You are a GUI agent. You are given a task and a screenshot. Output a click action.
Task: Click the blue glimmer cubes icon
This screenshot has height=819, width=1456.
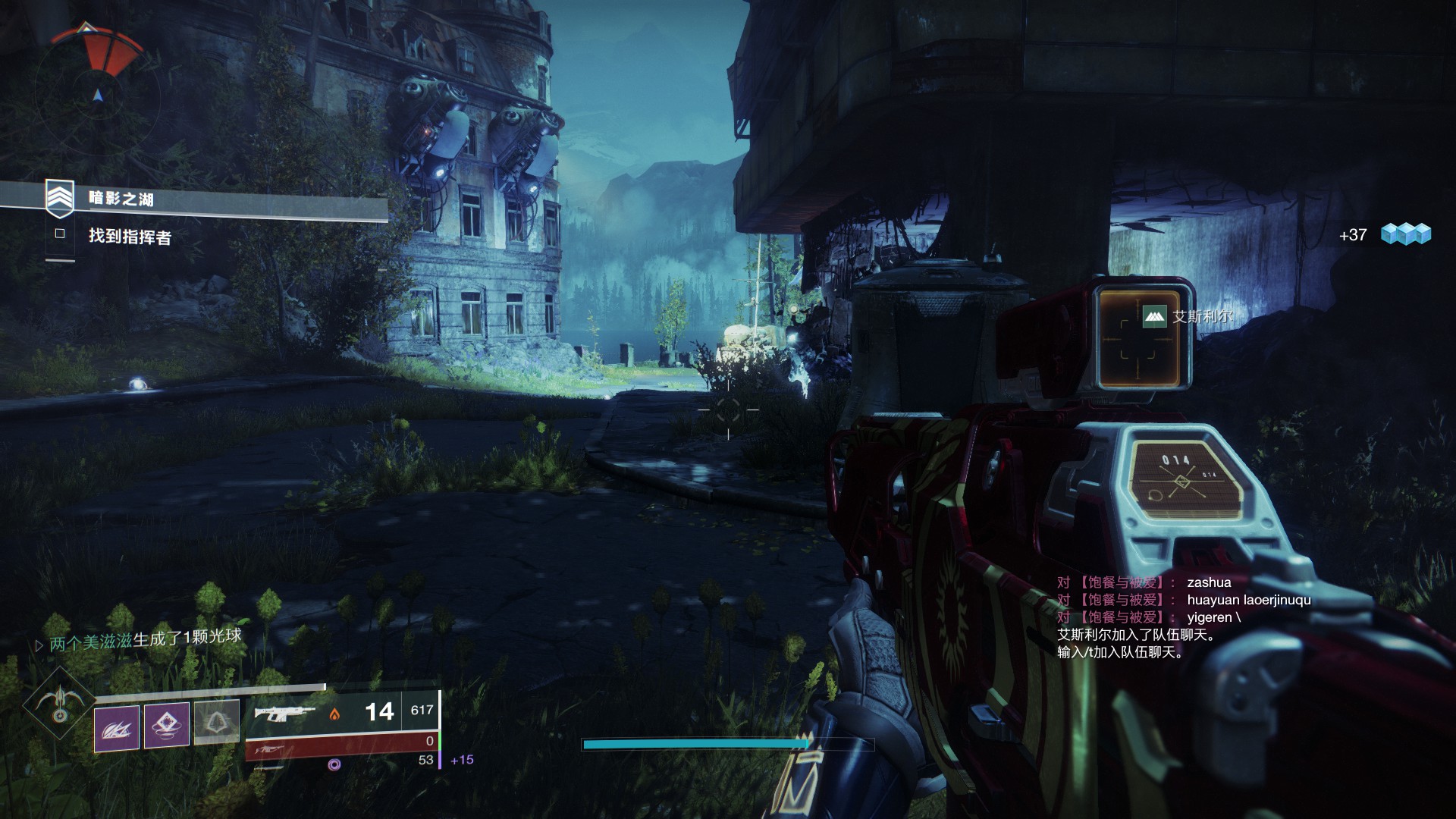coord(1405,234)
